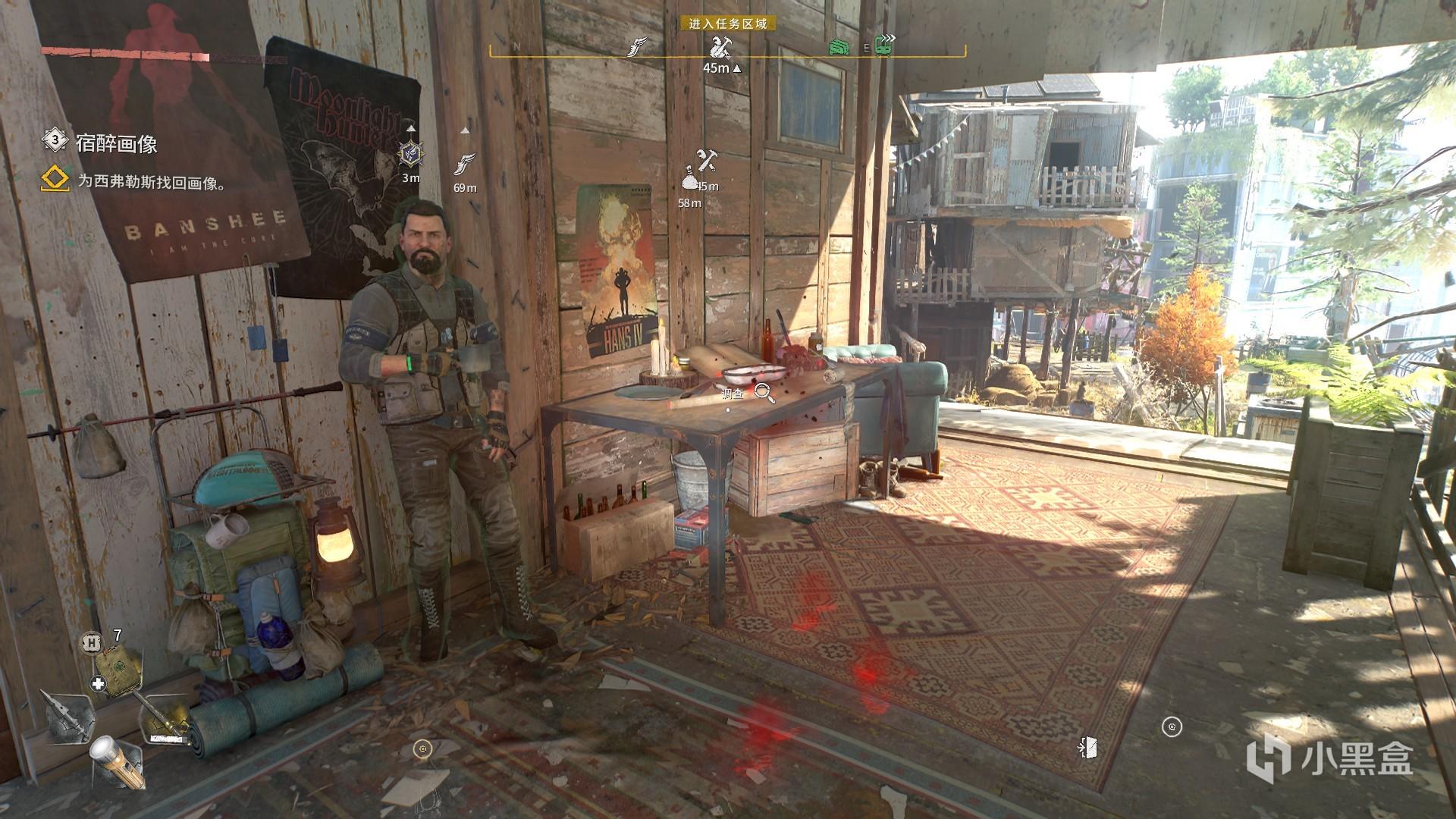Screen dimensions: 1456x819
Task: Select the 宿醉画像 quest tracker title
Action: pos(116,143)
